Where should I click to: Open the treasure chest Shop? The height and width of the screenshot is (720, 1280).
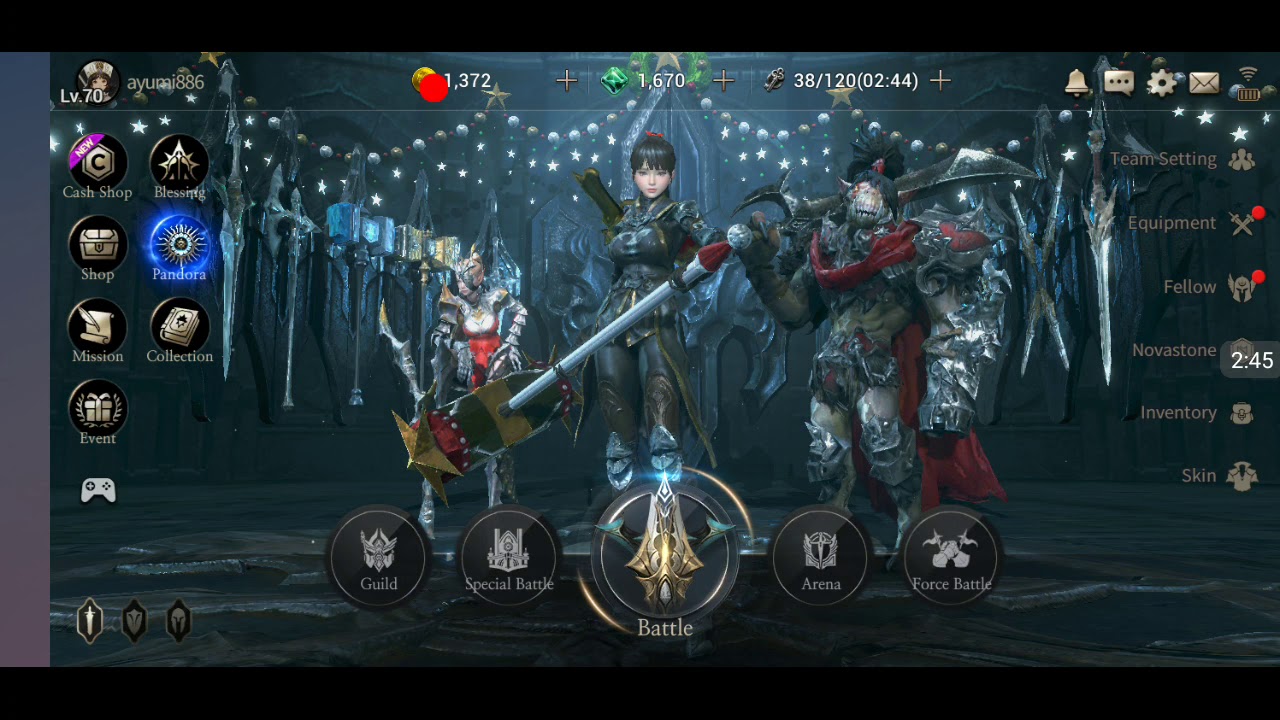(x=97, y=247)
